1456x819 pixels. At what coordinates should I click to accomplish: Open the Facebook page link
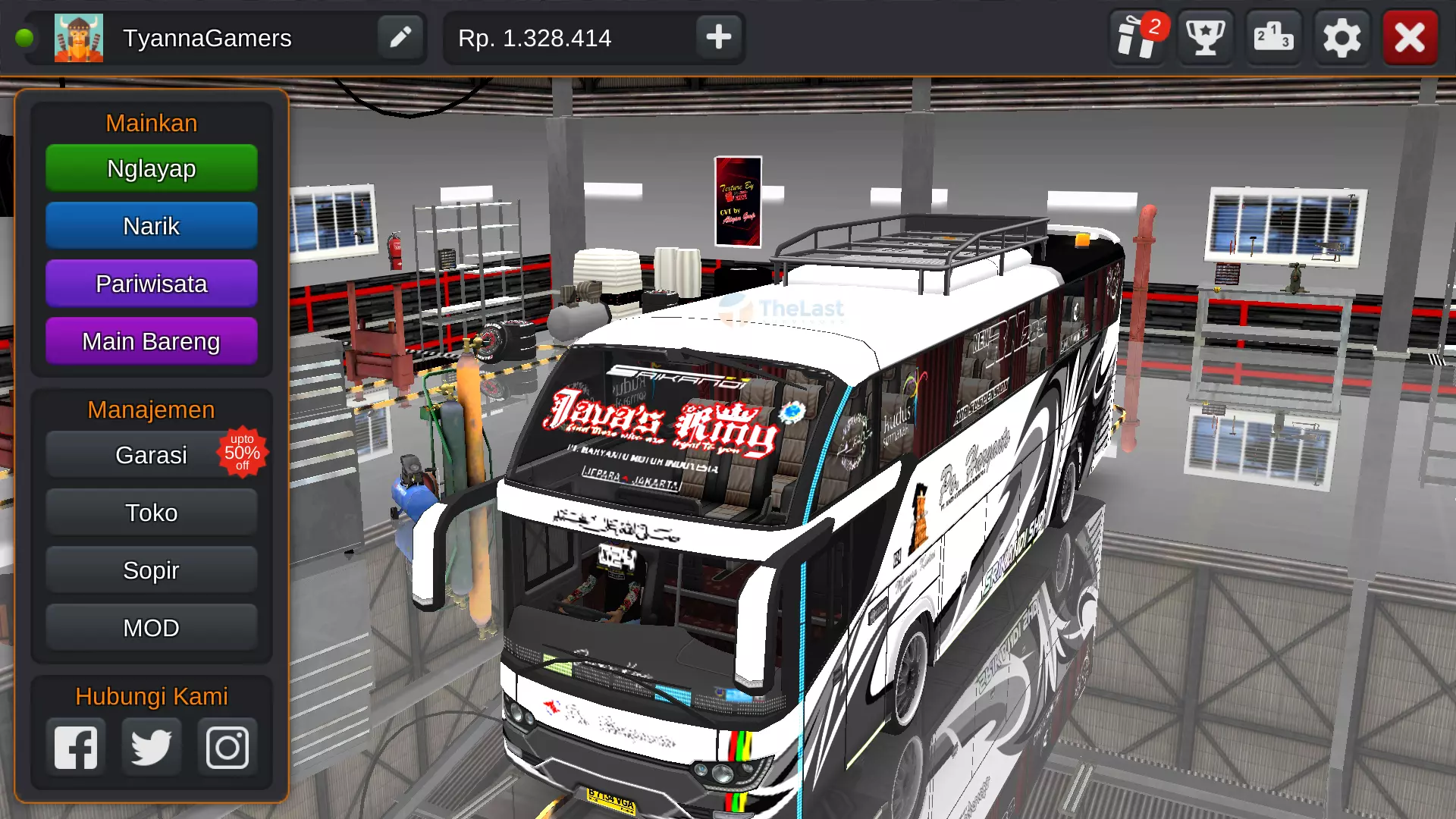(76, 746)
